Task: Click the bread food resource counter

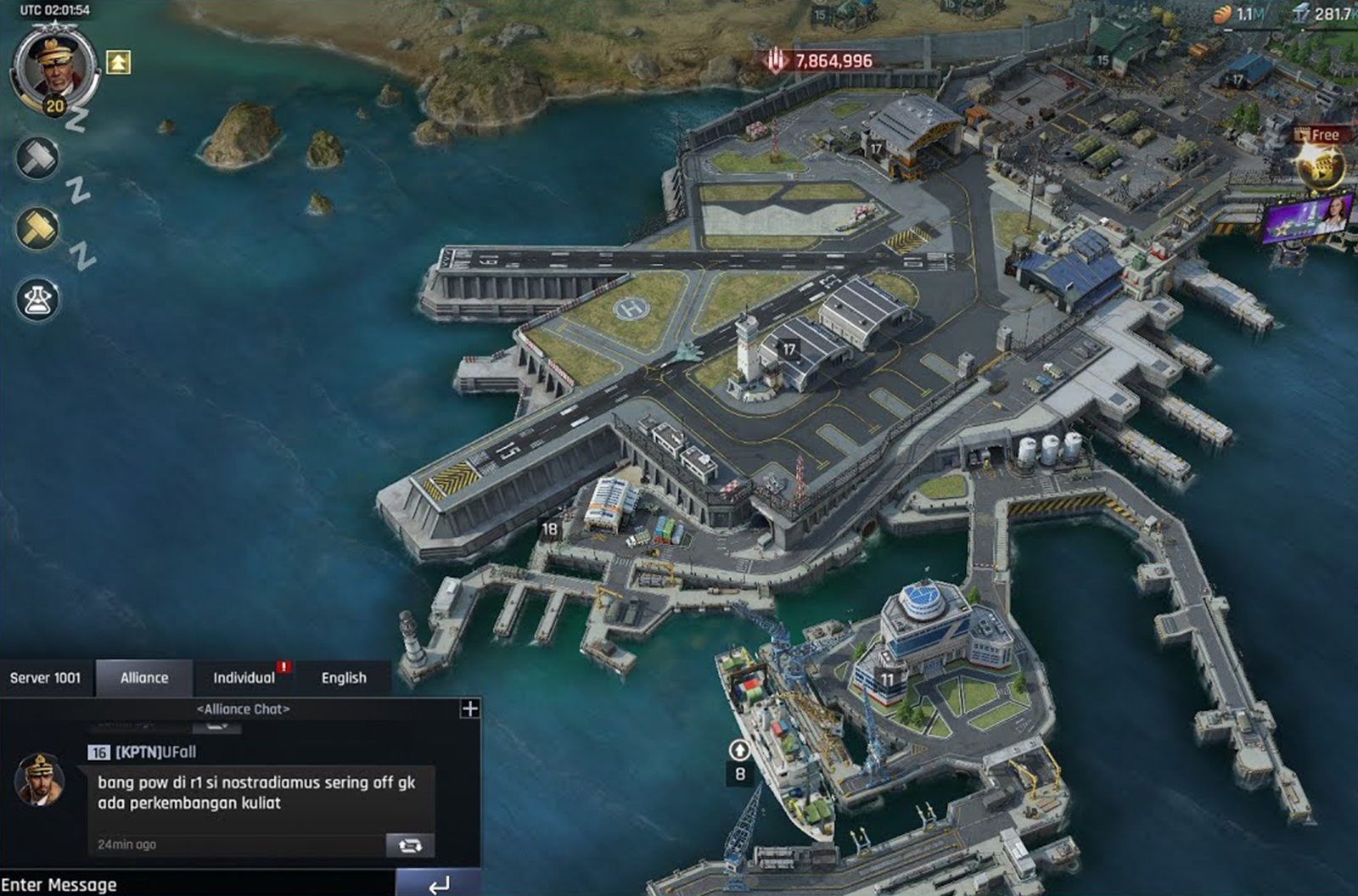Action: pos(1238,14)
